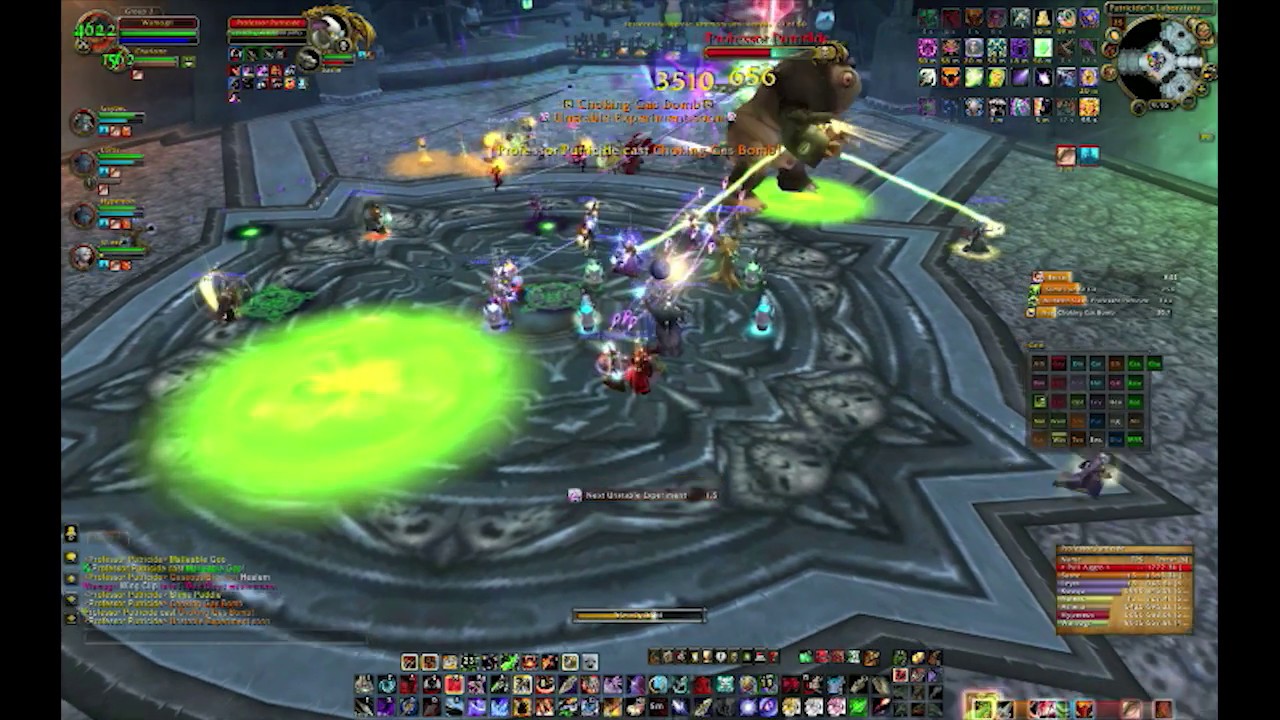Image resolution: width=1280 pixels, height=720 pixels.
Task: Click the cyan debuff icon below the buffs
Action: click(1088, 154)
